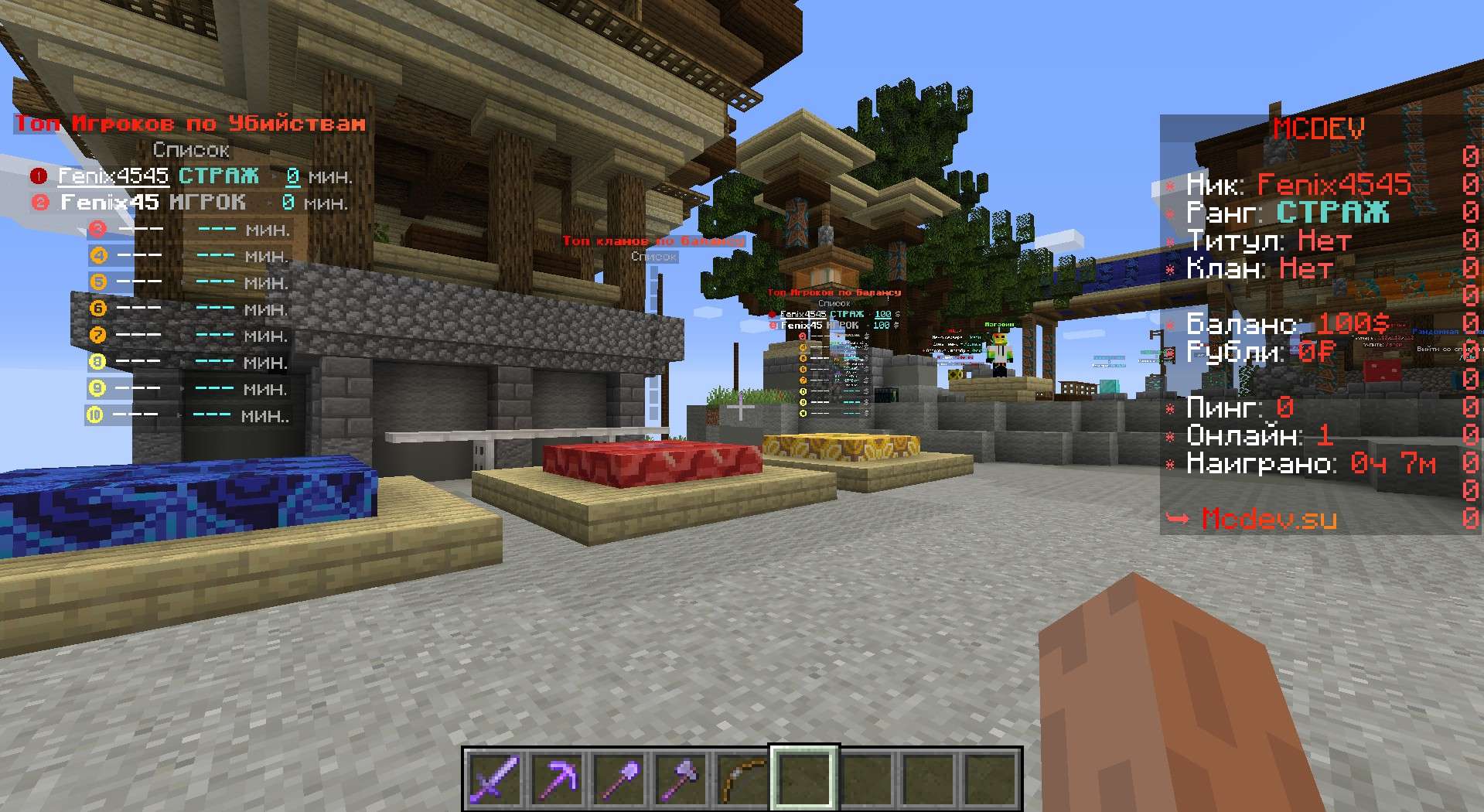Choose the enchanted pickaxe in the hotbar
The width and height of the screenshot is (1484, 812).
pyautogui.click(x=556, y=777)
